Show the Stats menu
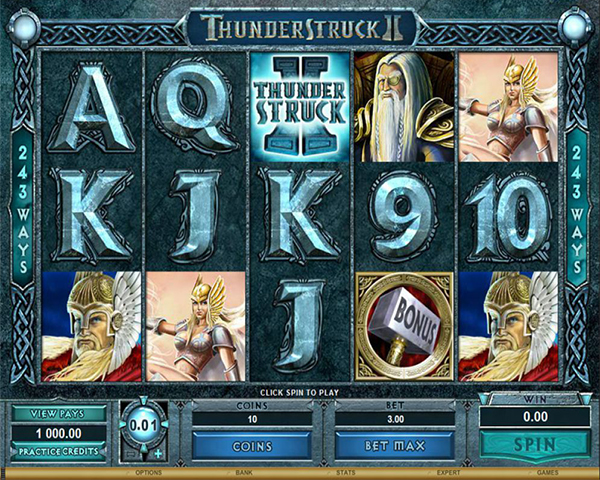The image size is (600, 480). tap(345, 472)
